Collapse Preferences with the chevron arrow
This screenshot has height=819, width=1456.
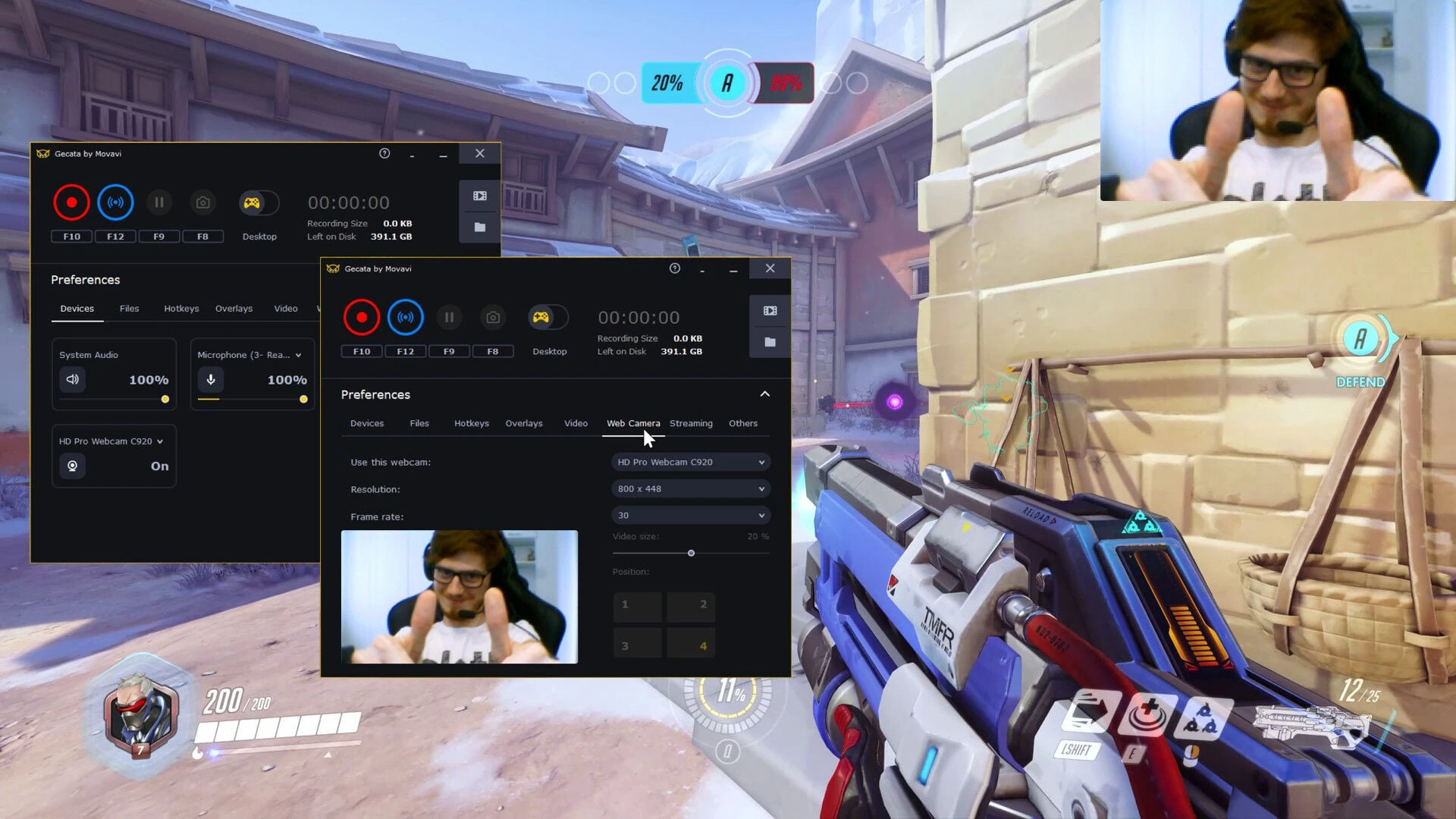click(x=764, y=394)
